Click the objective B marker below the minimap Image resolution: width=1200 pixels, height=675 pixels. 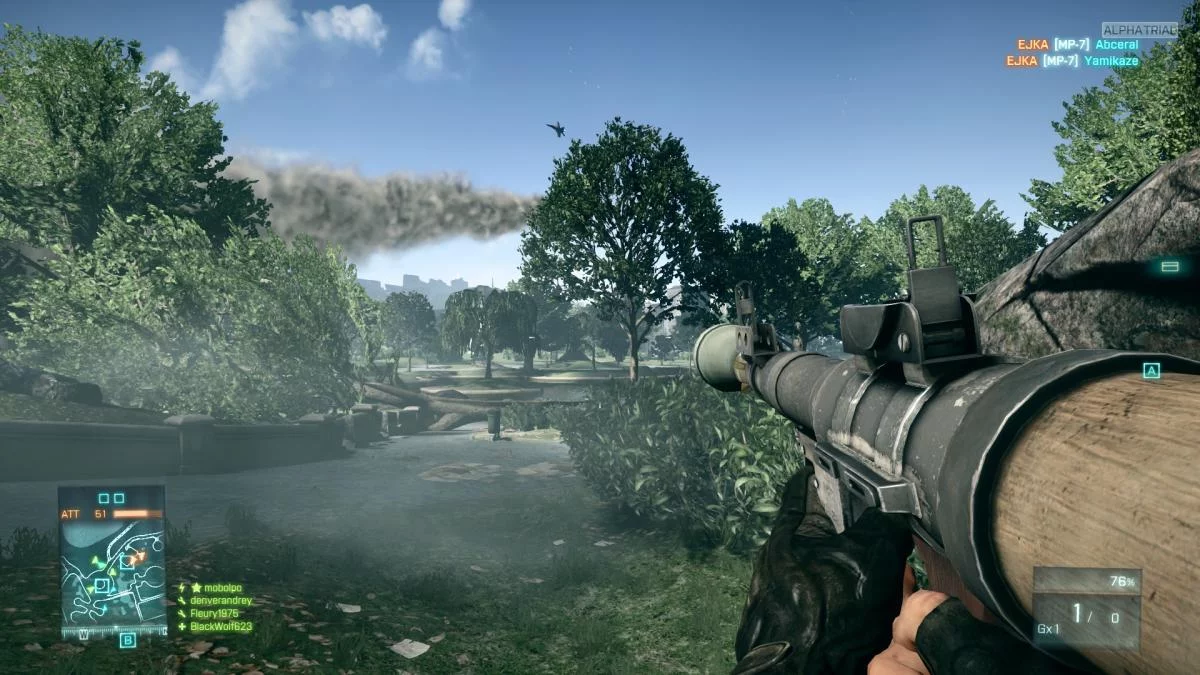[x=127, y=641]
